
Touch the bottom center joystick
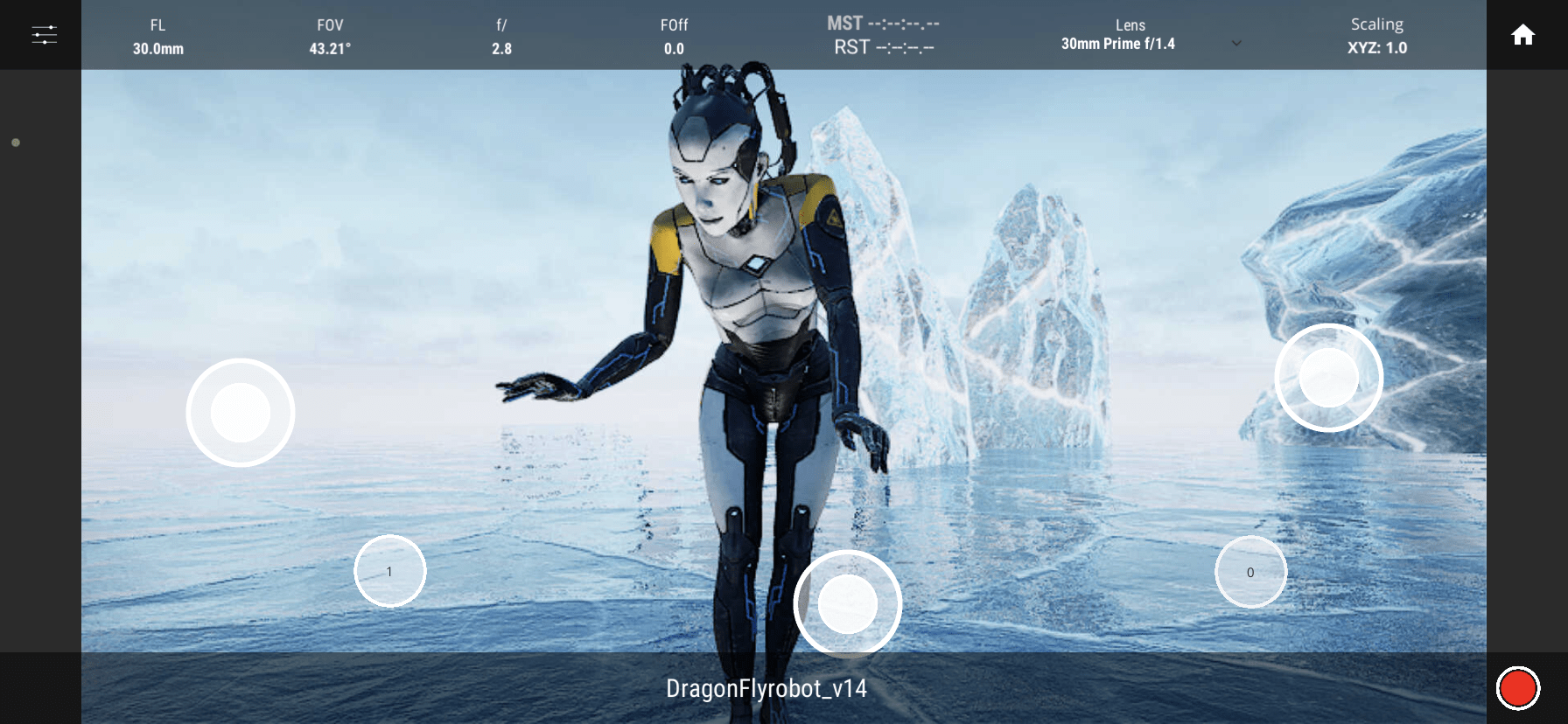[x=847, y=603]
